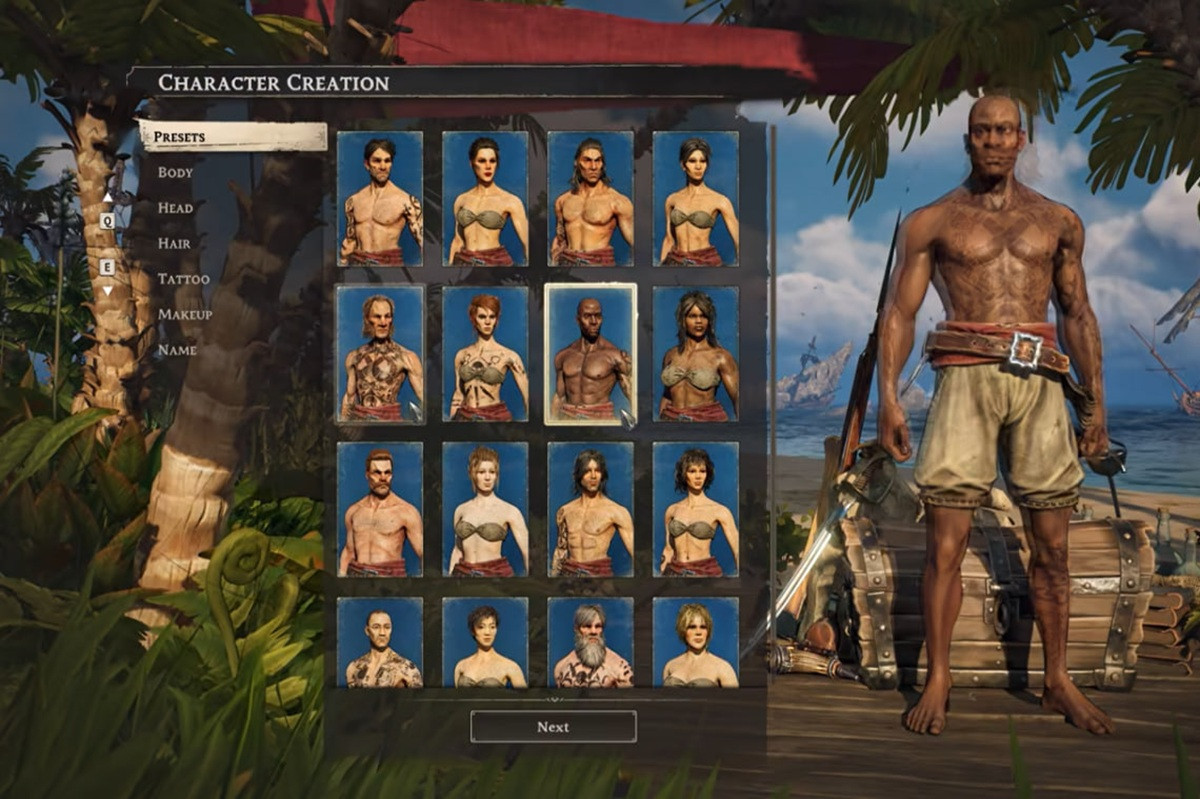This screenshot has height=799, width=1200.
Task: Select the bald dark-skinned male preset
Action: (590, 354)
